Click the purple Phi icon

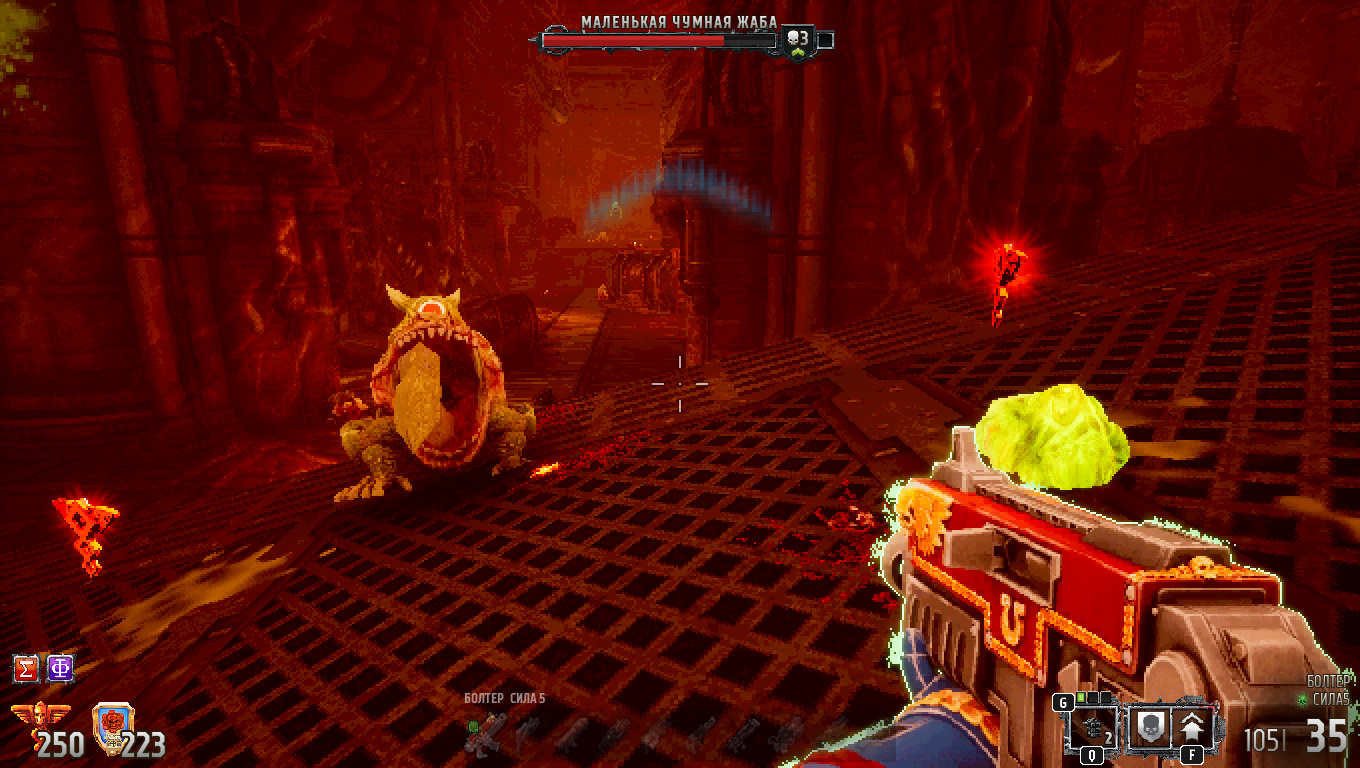pos(60,668)
